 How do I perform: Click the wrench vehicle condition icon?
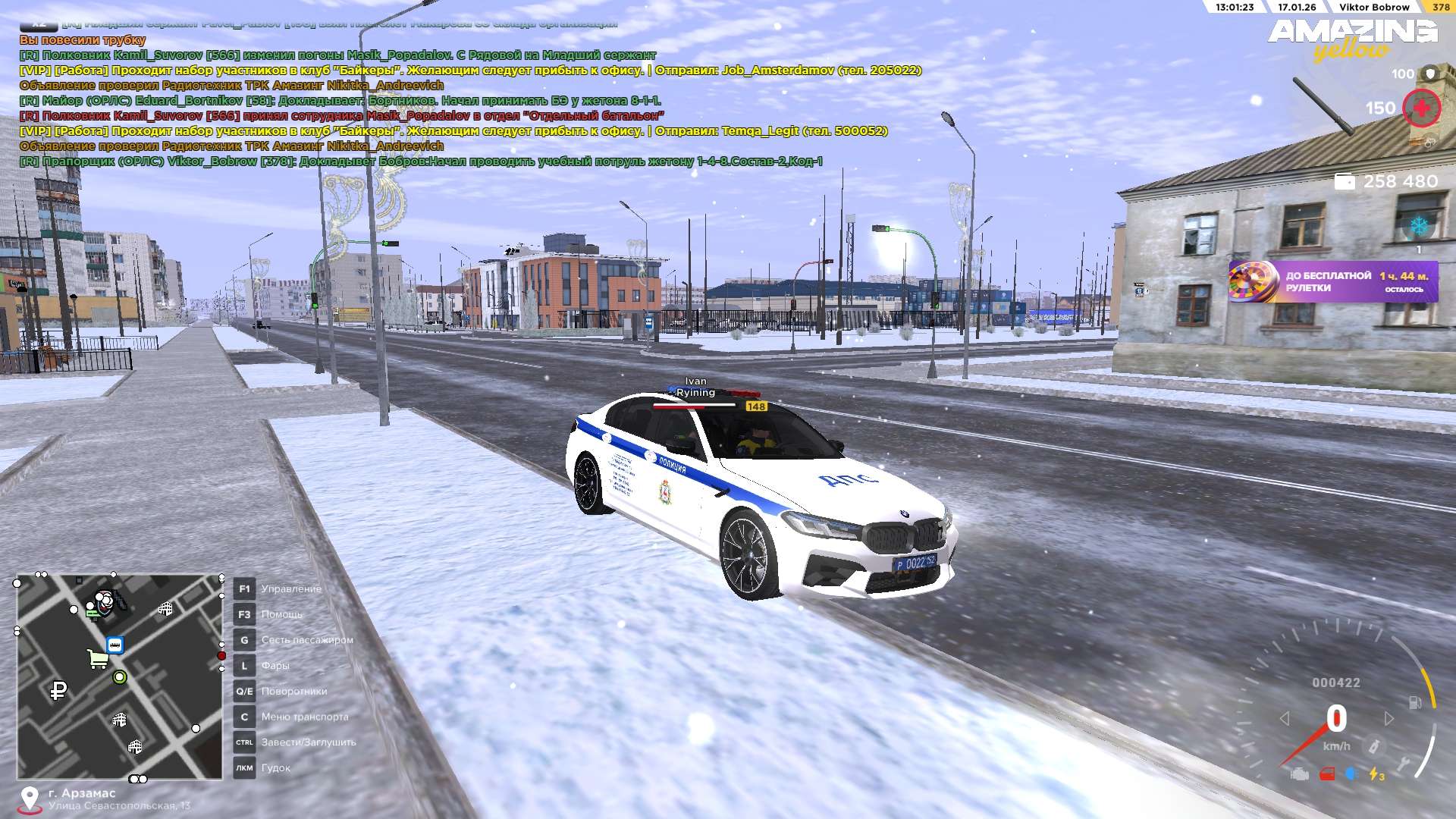tap(1404, 764)
